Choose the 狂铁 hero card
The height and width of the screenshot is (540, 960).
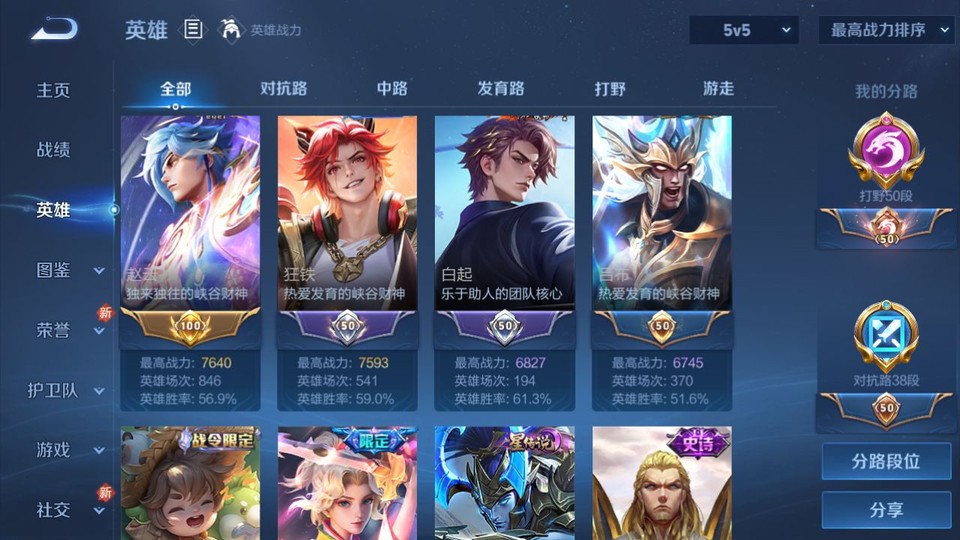[347, 215]
